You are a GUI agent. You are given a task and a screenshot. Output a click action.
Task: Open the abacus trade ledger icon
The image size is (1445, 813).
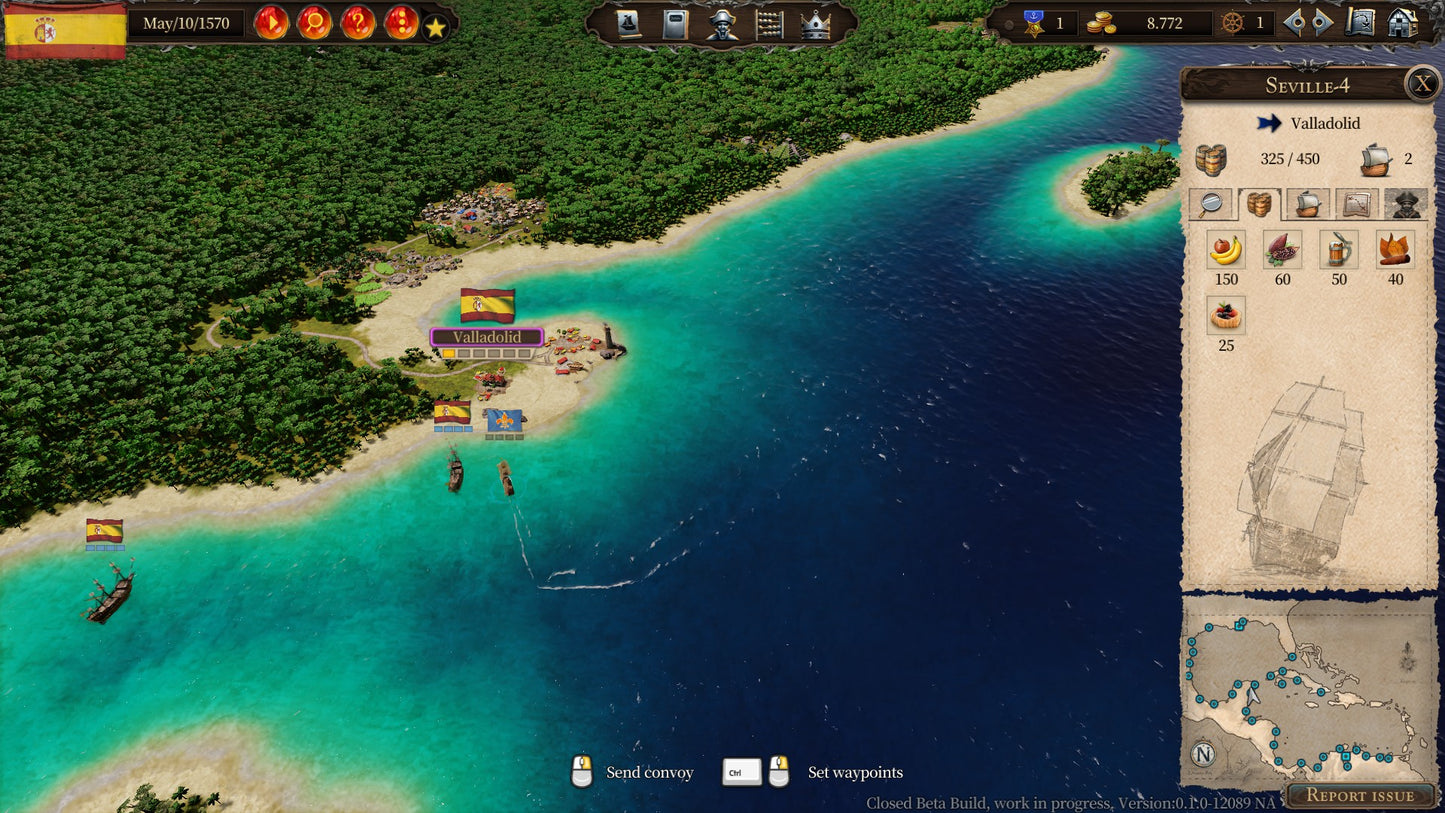coord(770,24)
